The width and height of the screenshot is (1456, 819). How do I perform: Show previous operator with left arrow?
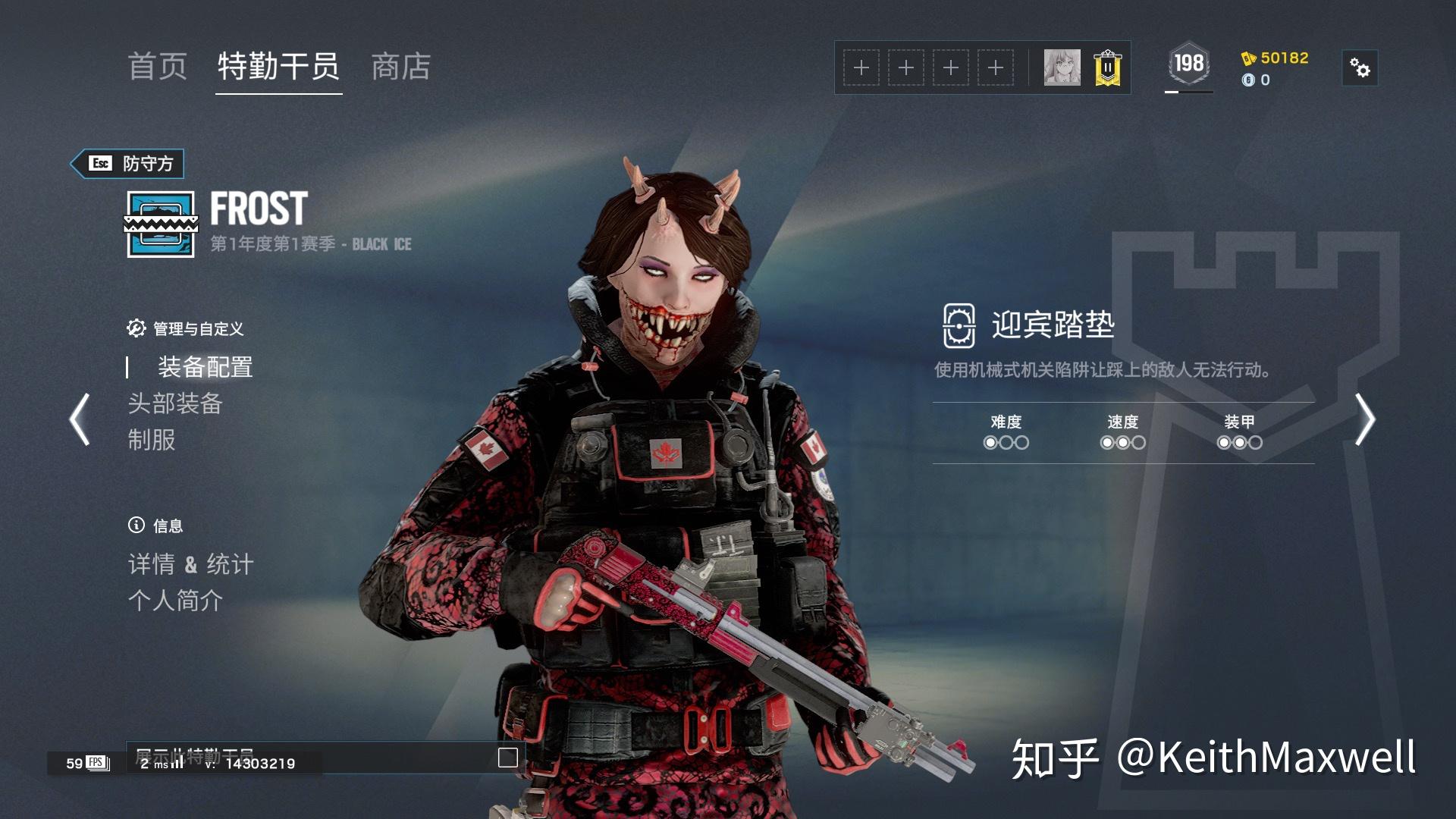pos(80,419)
